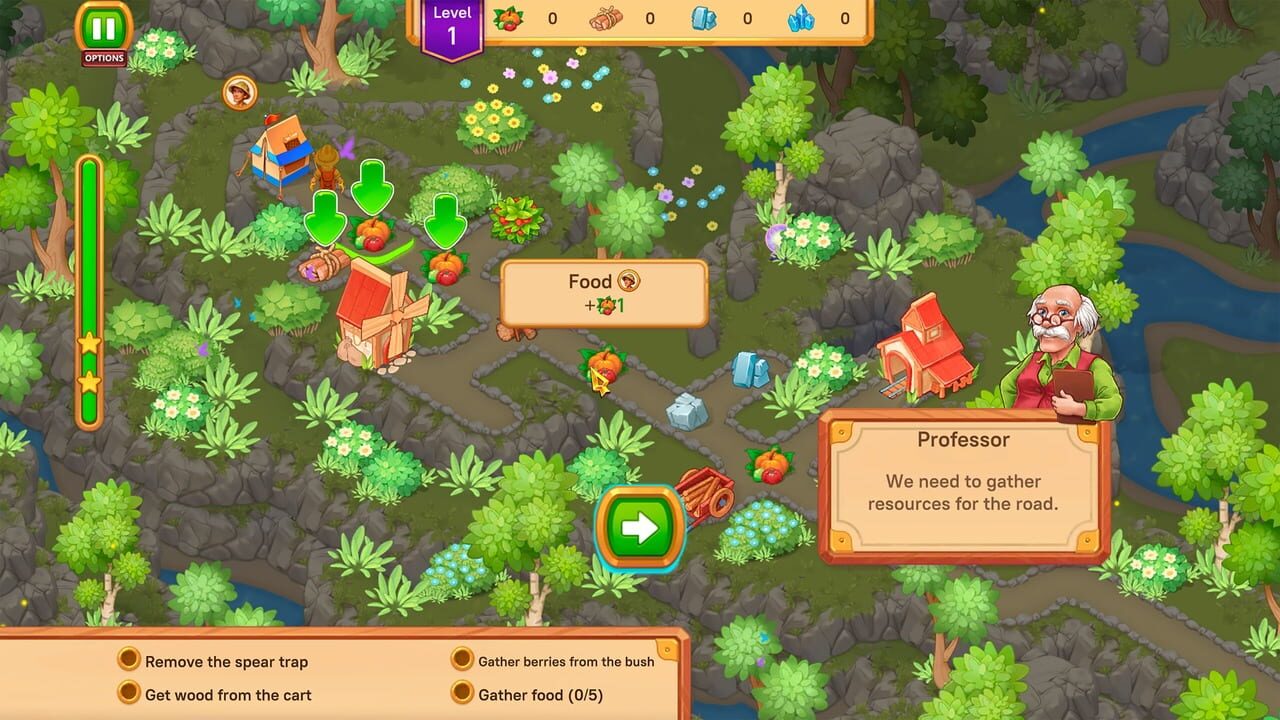1280x720 pixels.
Task: Check off the Remove the spear trap objective
Action: (128, 661)
